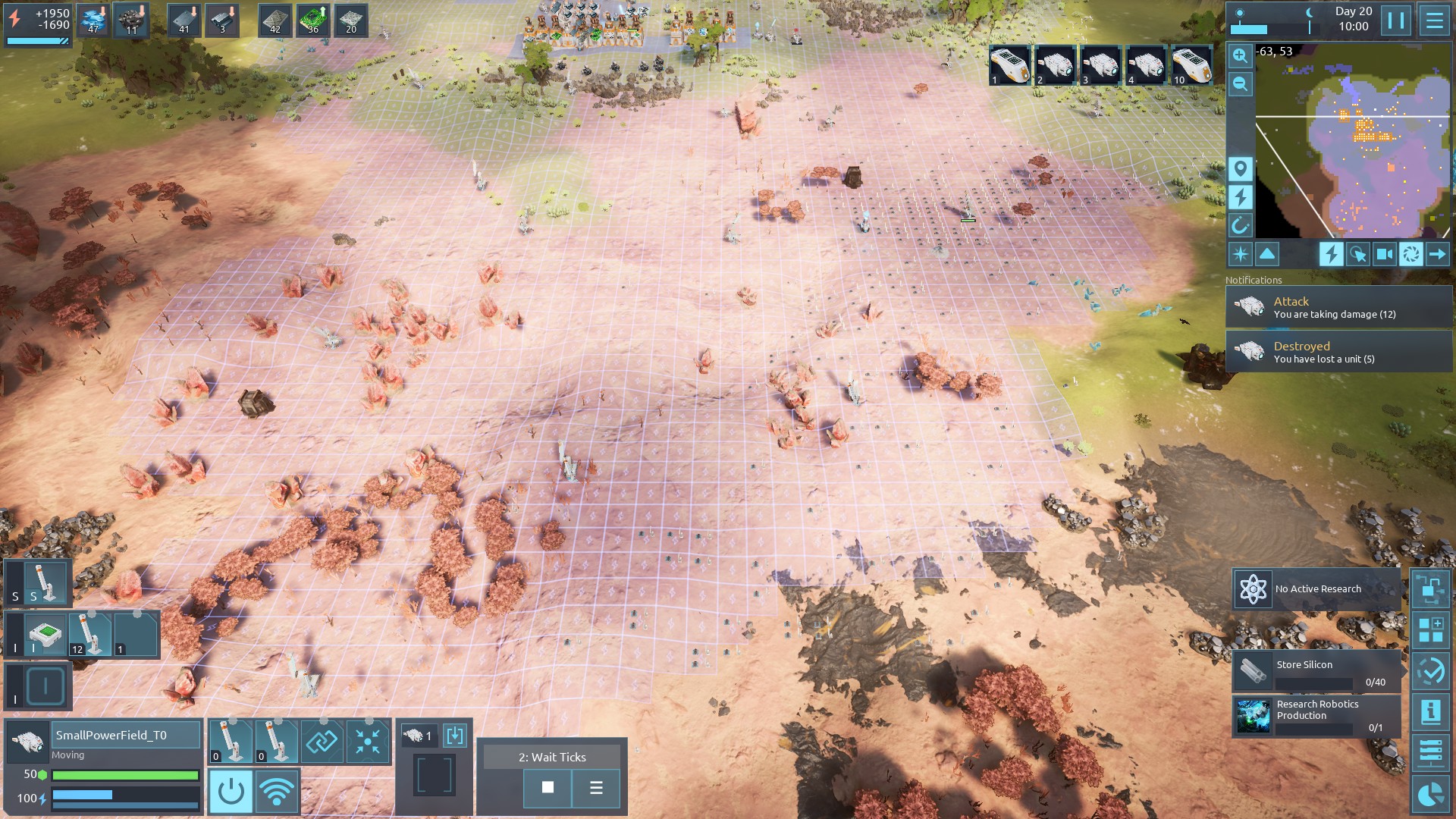The height and width of the screenshot is (819, 1456).
Task: Open the hamburger main menu
Action: click(1434, 20)
